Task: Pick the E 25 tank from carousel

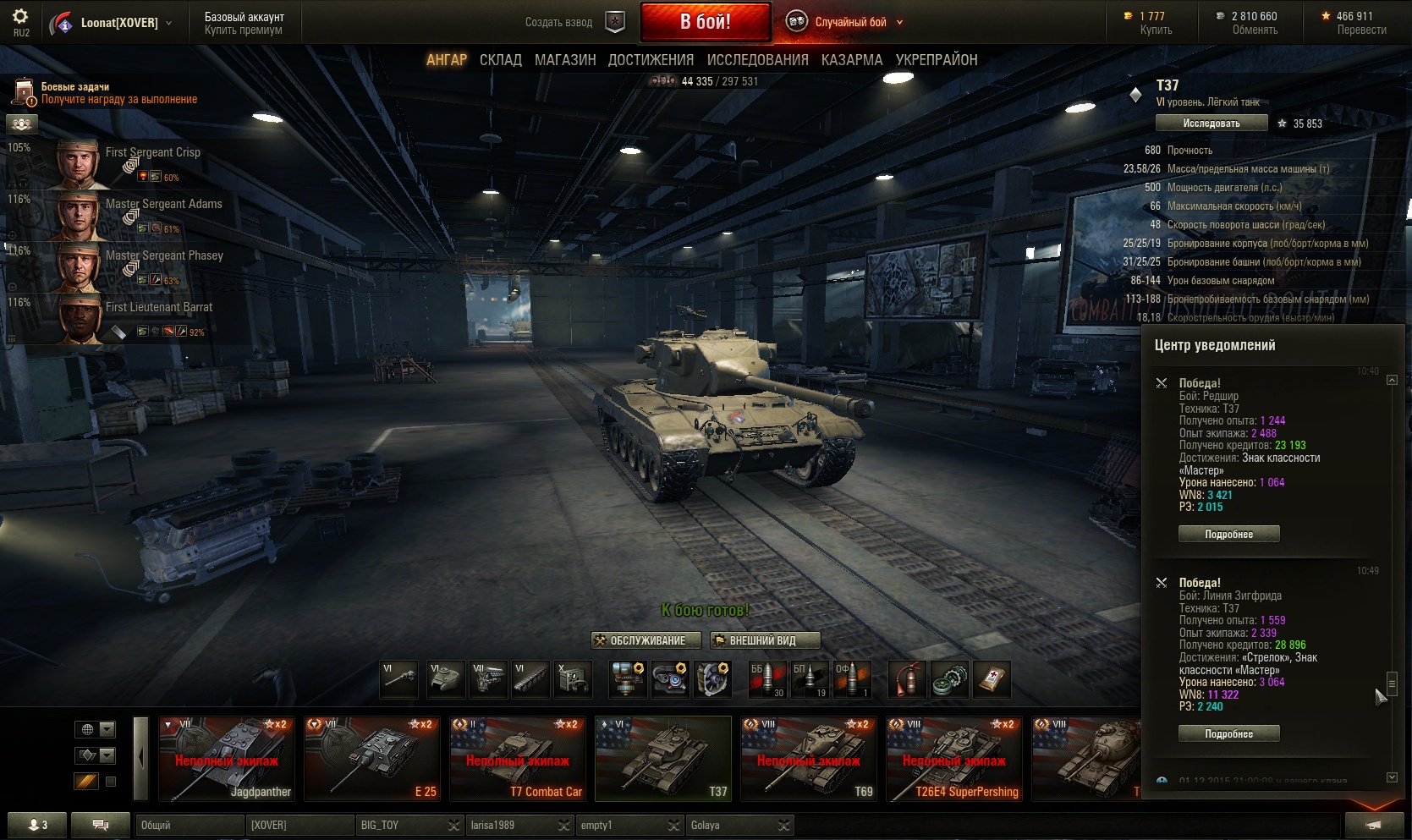Action: [372, 759]
